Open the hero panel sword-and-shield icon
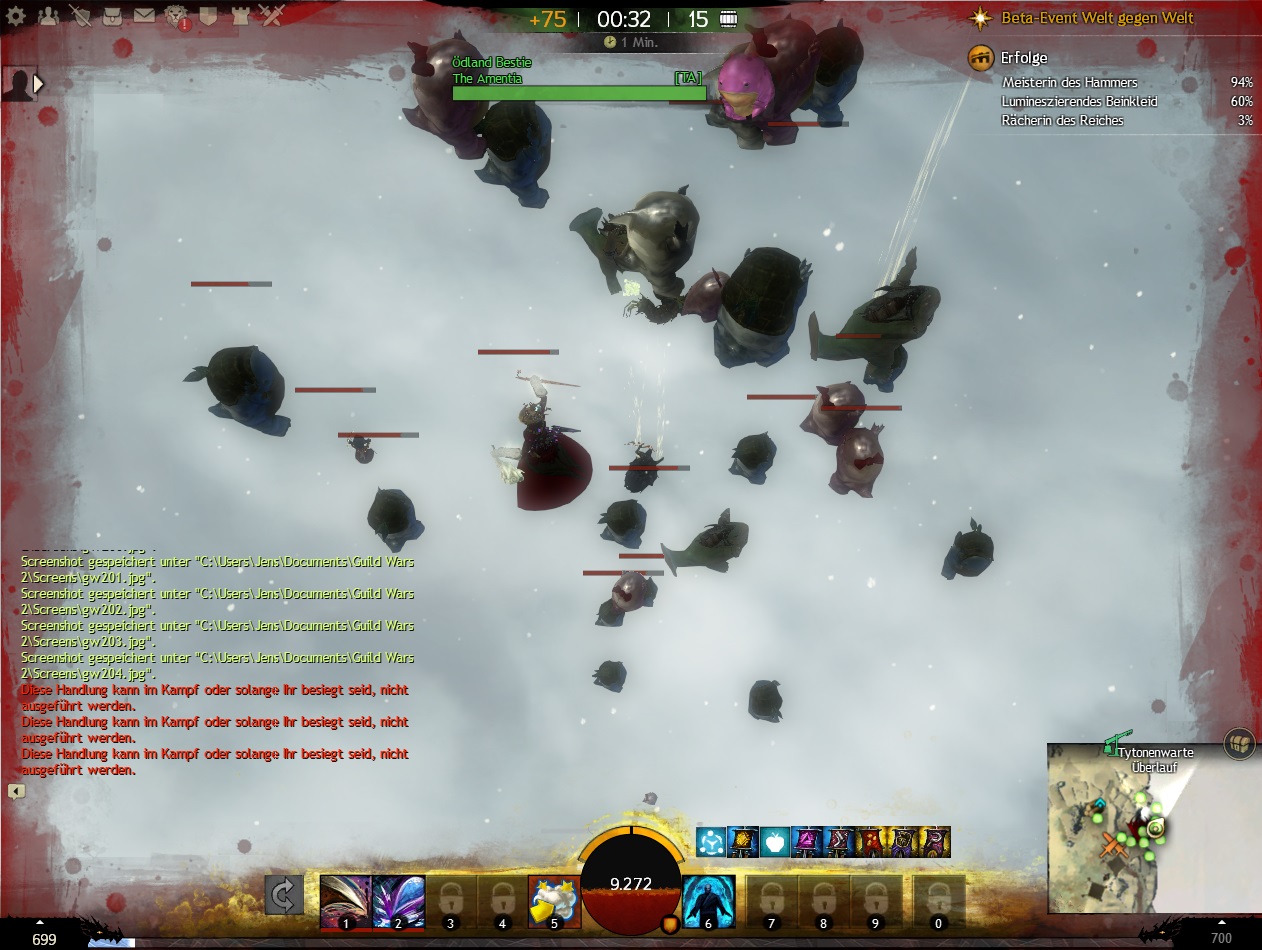 point(80,16)
